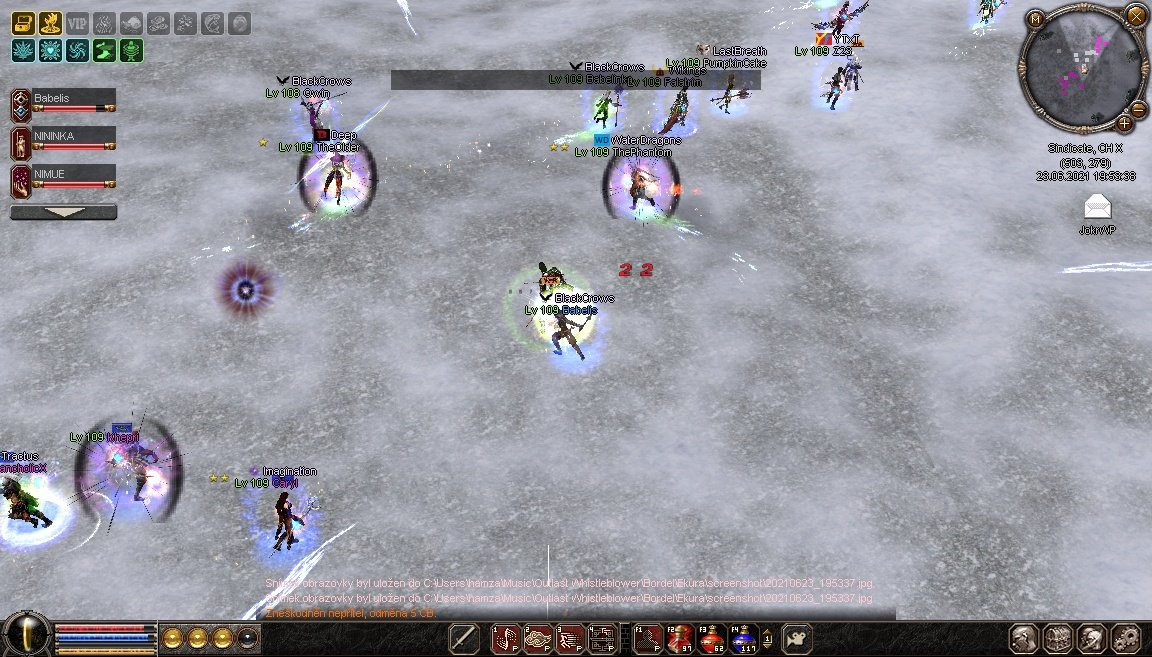The width and height of the screenshot is (1152, 657).
Task: Open the world map with the M button
Action: click(1036, 18)
